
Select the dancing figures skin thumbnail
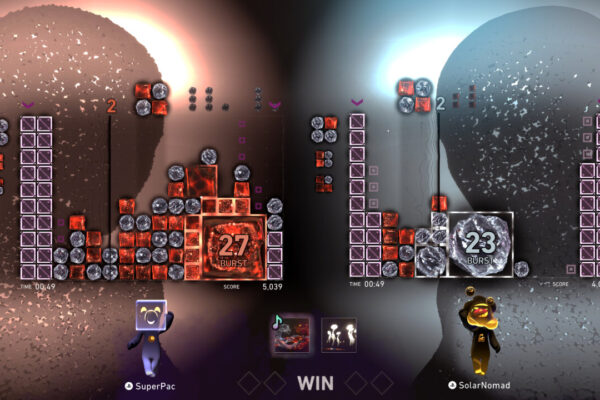point(339,334)
